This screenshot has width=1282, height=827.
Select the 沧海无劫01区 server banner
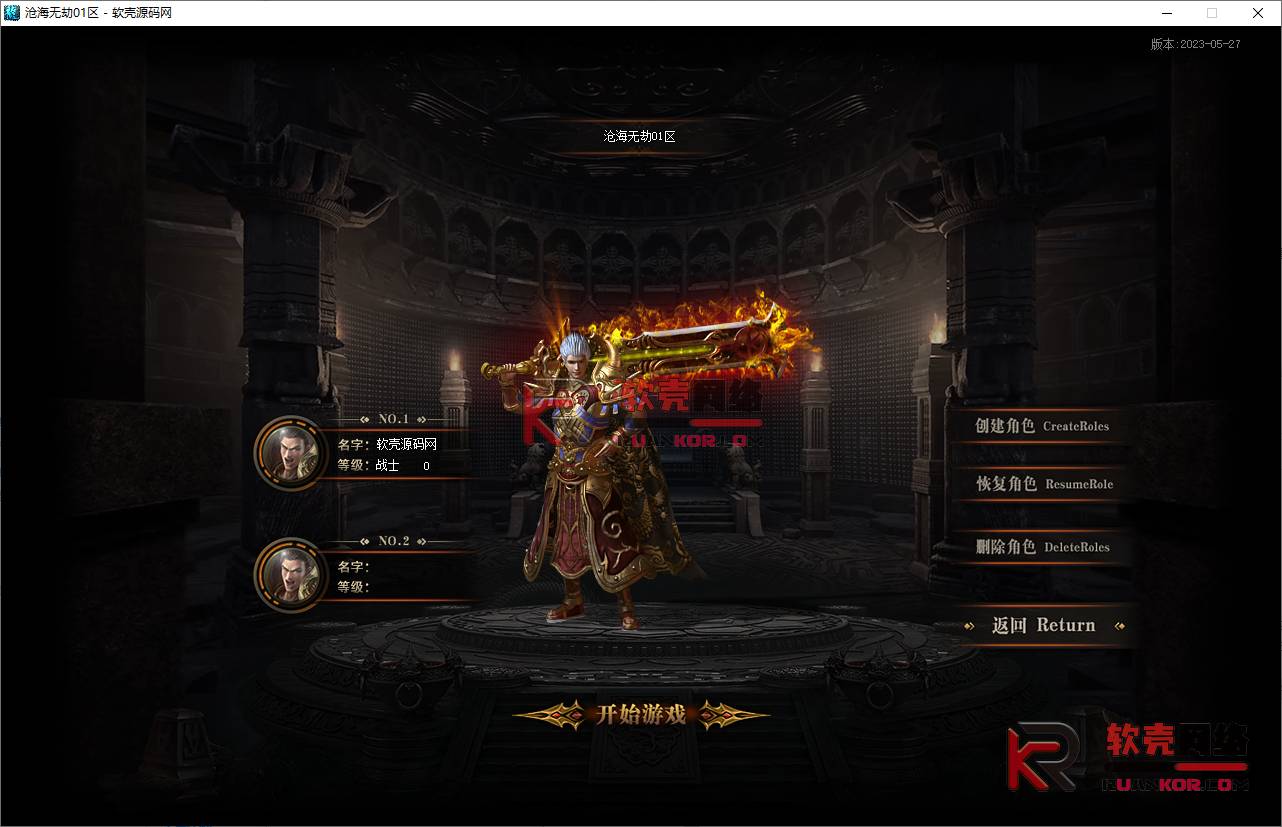[639, 136]
